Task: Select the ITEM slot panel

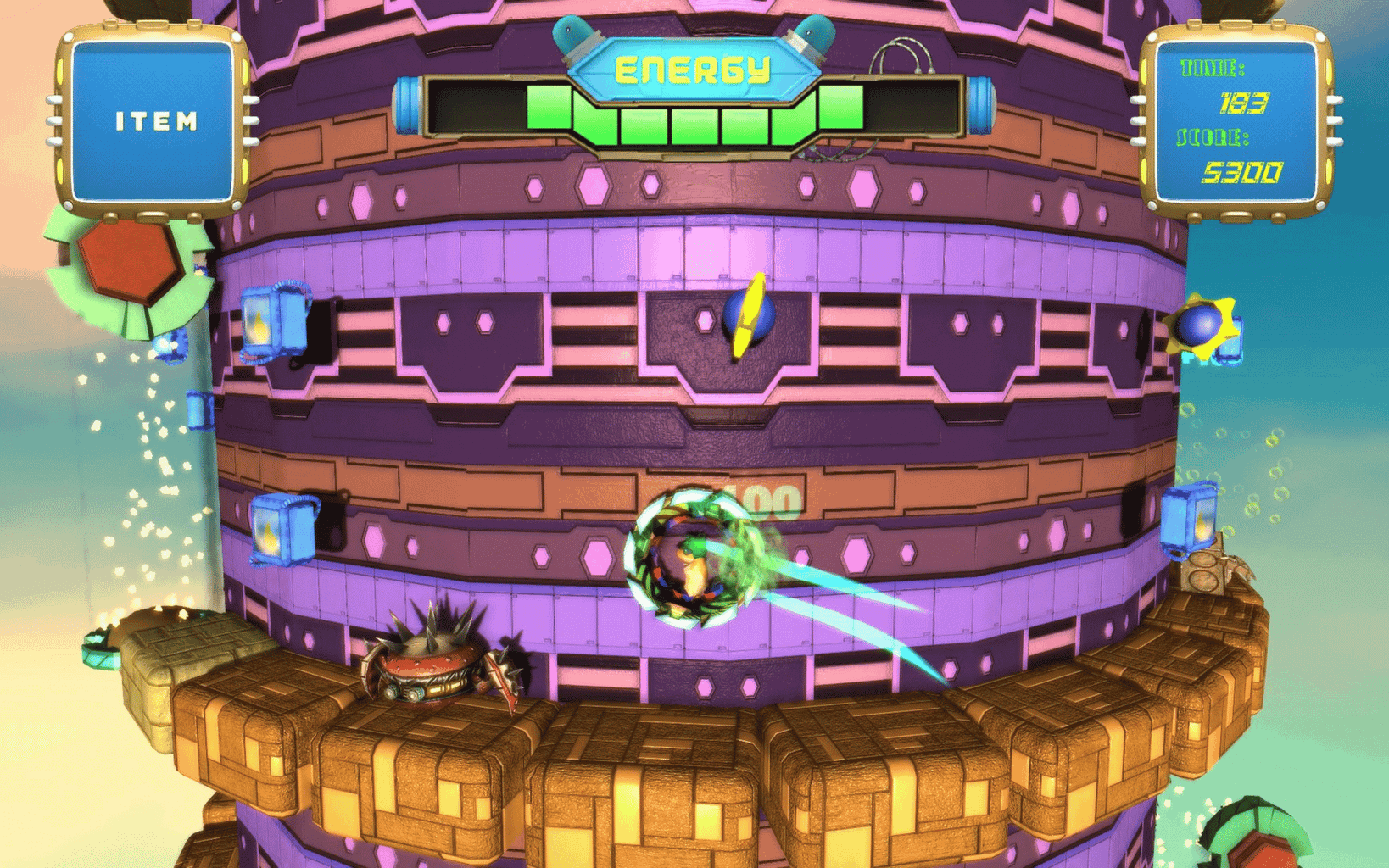Action: [153, 121]
